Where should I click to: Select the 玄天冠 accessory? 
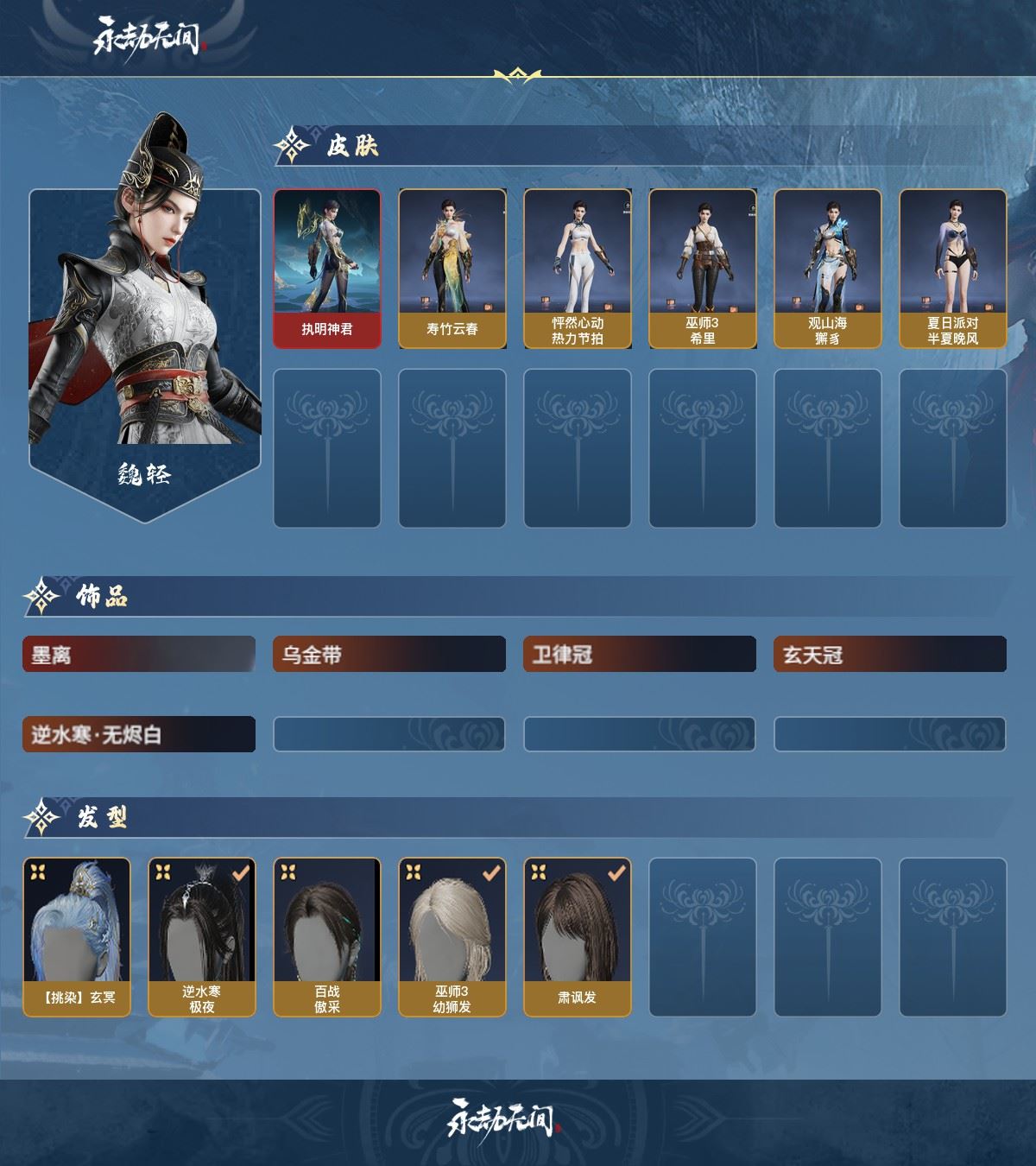click(x=889, y=655)
